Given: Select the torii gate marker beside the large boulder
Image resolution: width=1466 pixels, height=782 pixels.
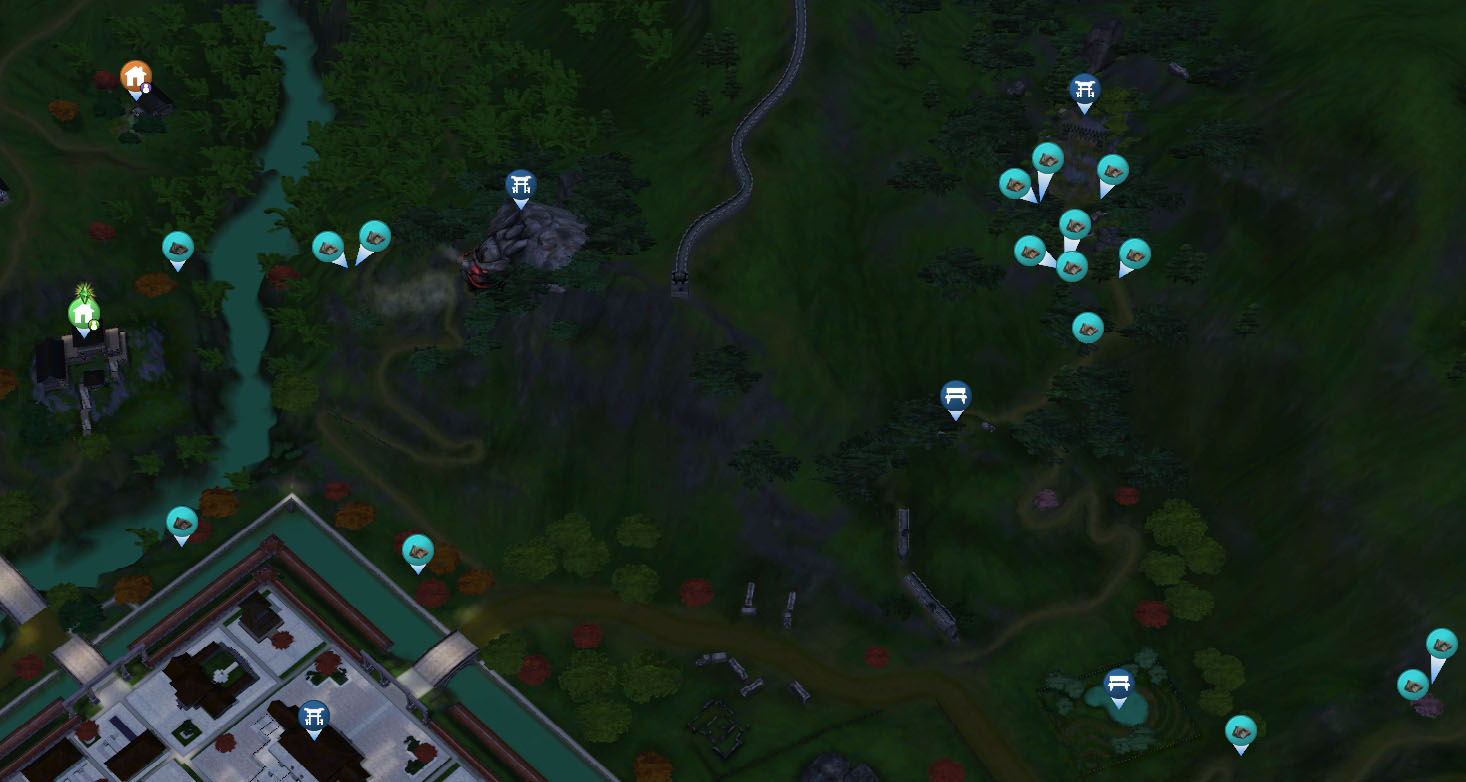Looking at the screenshot, I should 520,185.
